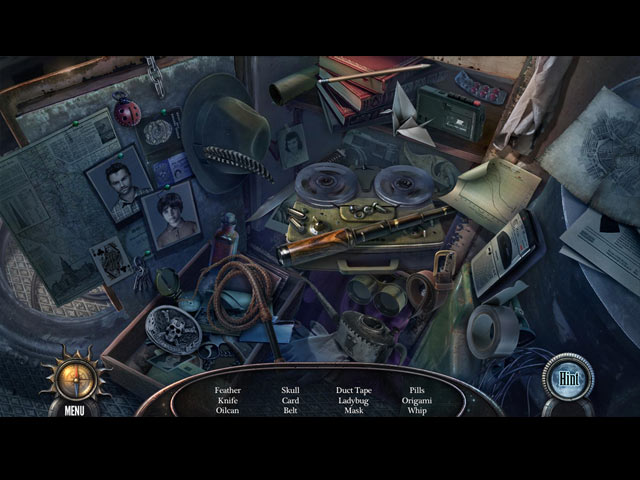Use the Hint button
Screen dimensions: 640x480
[568, 379]
